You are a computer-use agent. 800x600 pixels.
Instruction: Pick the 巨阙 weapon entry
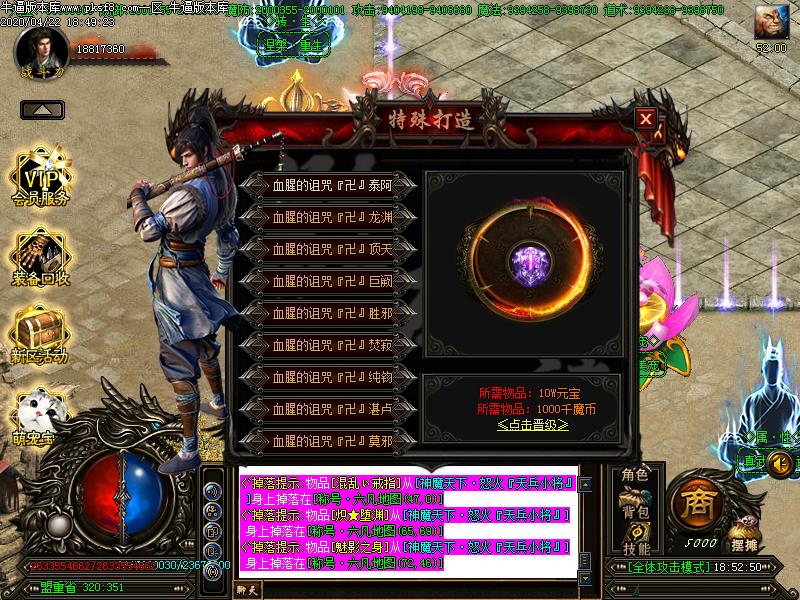tap(330, 281)
